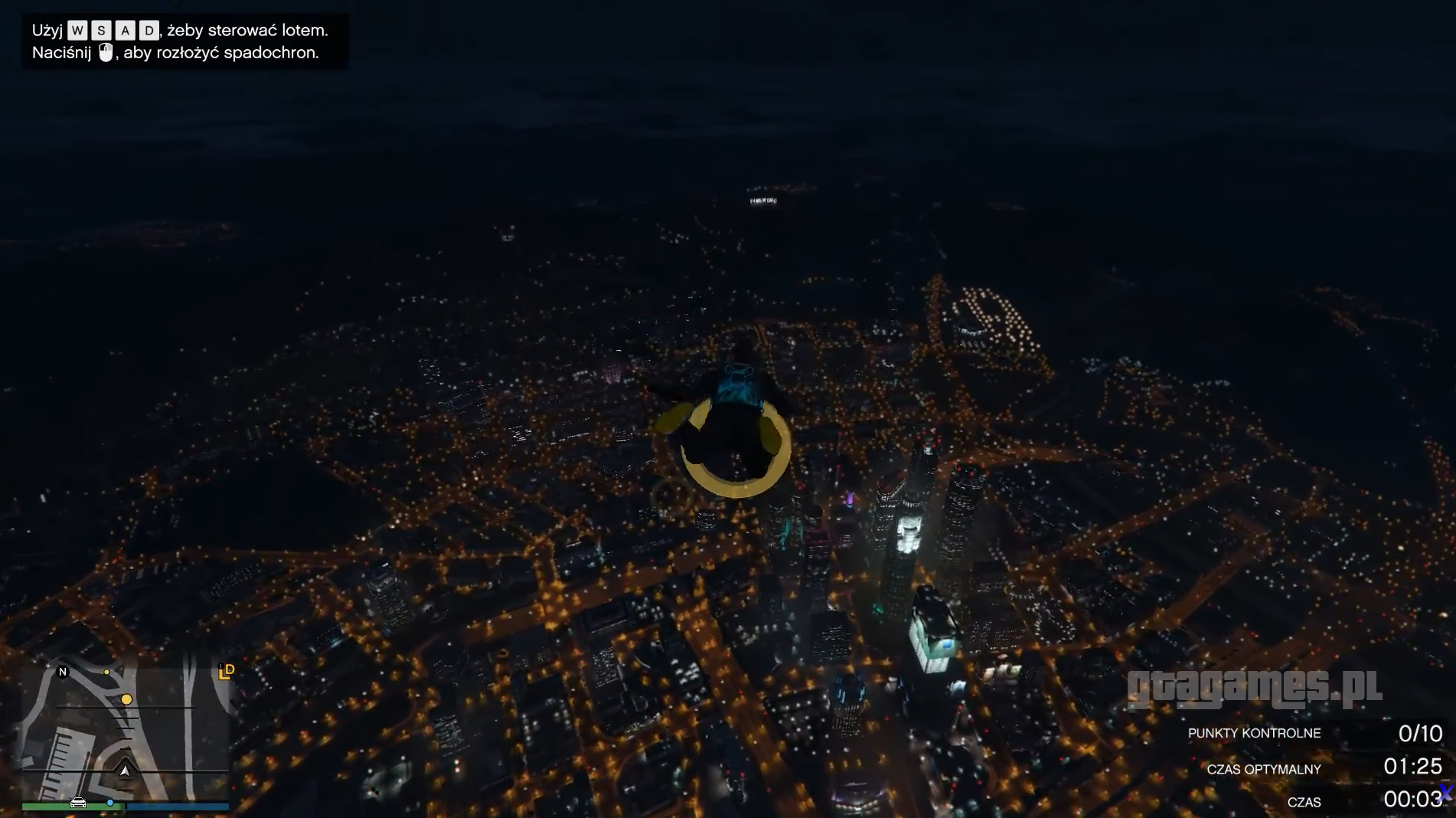Screen dimensions: 1456x818
Task: Click the small yellow dot near the minimap top
Action: (x=107, y=672)
